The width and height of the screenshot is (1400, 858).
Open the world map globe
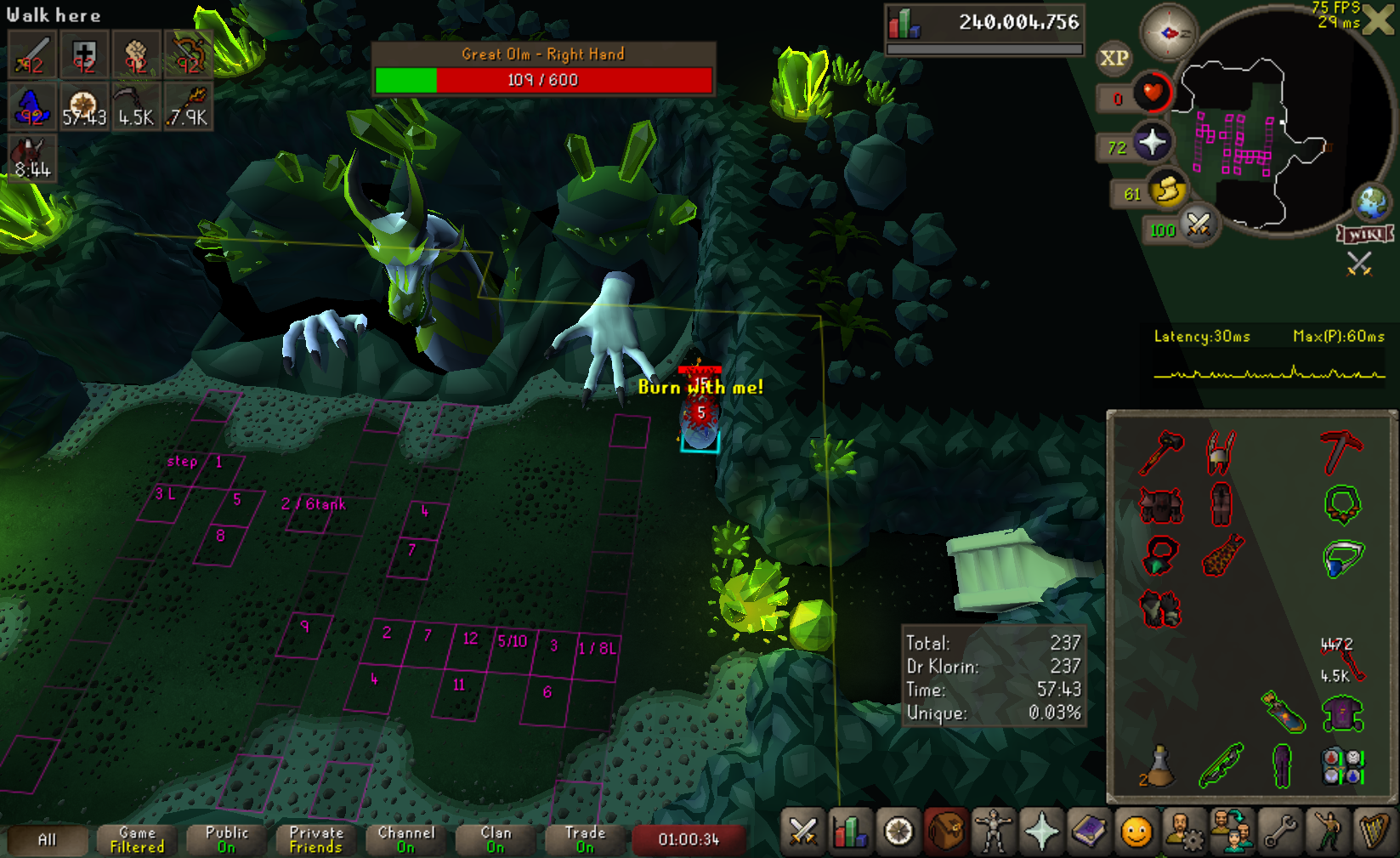[x=1371, y=202]
